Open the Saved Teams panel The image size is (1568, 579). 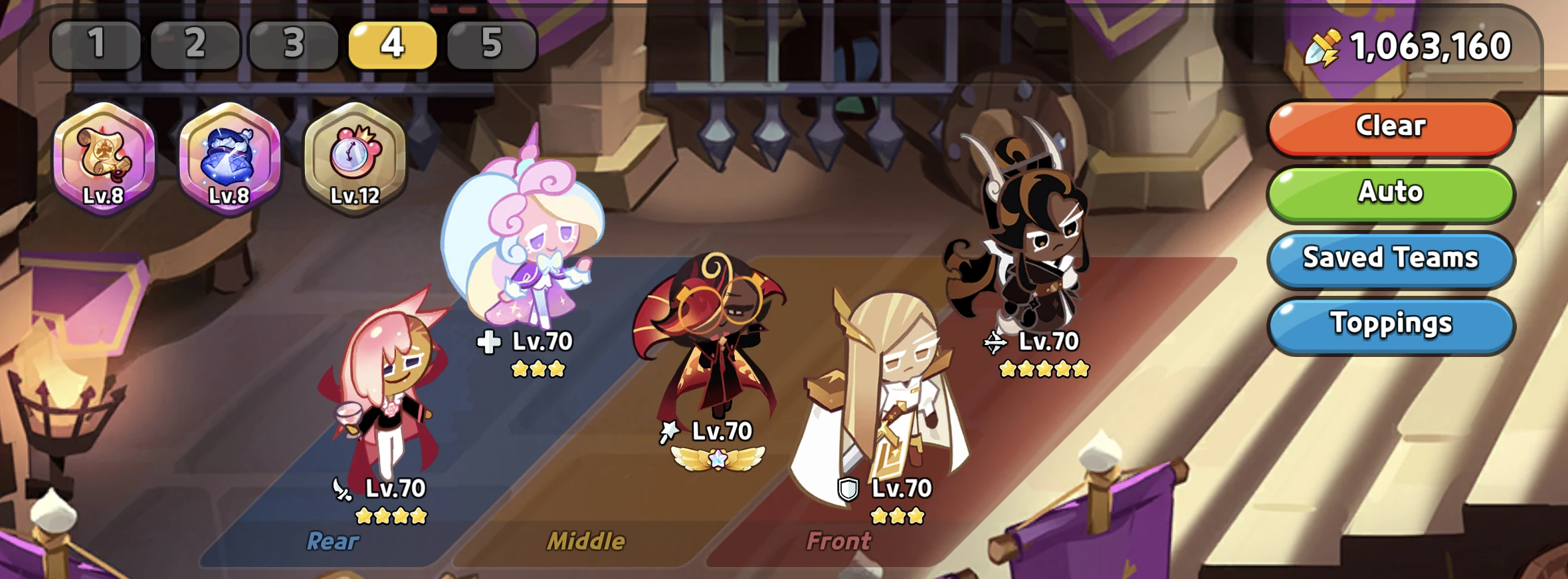(x=1391, y=259)
